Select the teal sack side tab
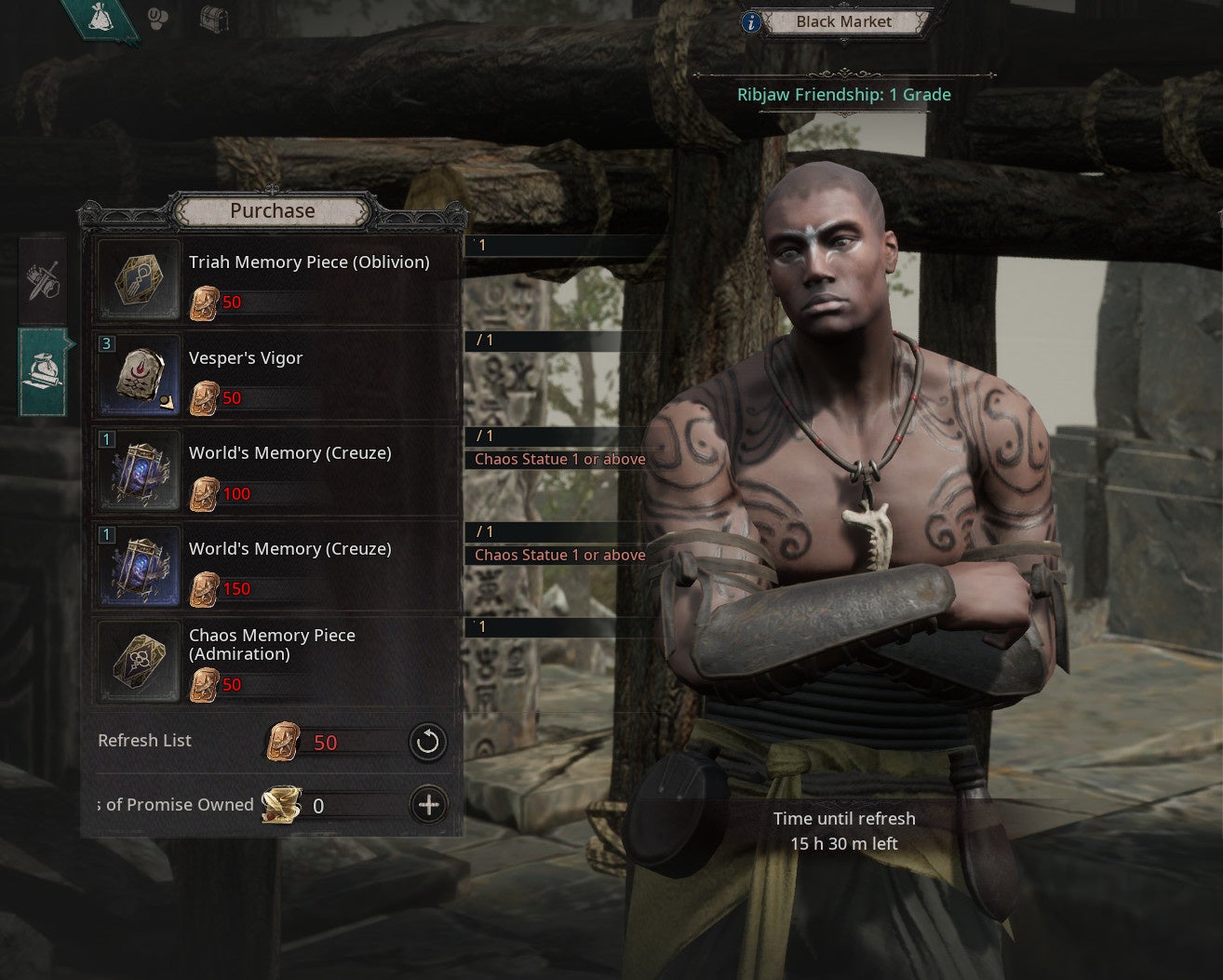 click(x=43, y=370)
